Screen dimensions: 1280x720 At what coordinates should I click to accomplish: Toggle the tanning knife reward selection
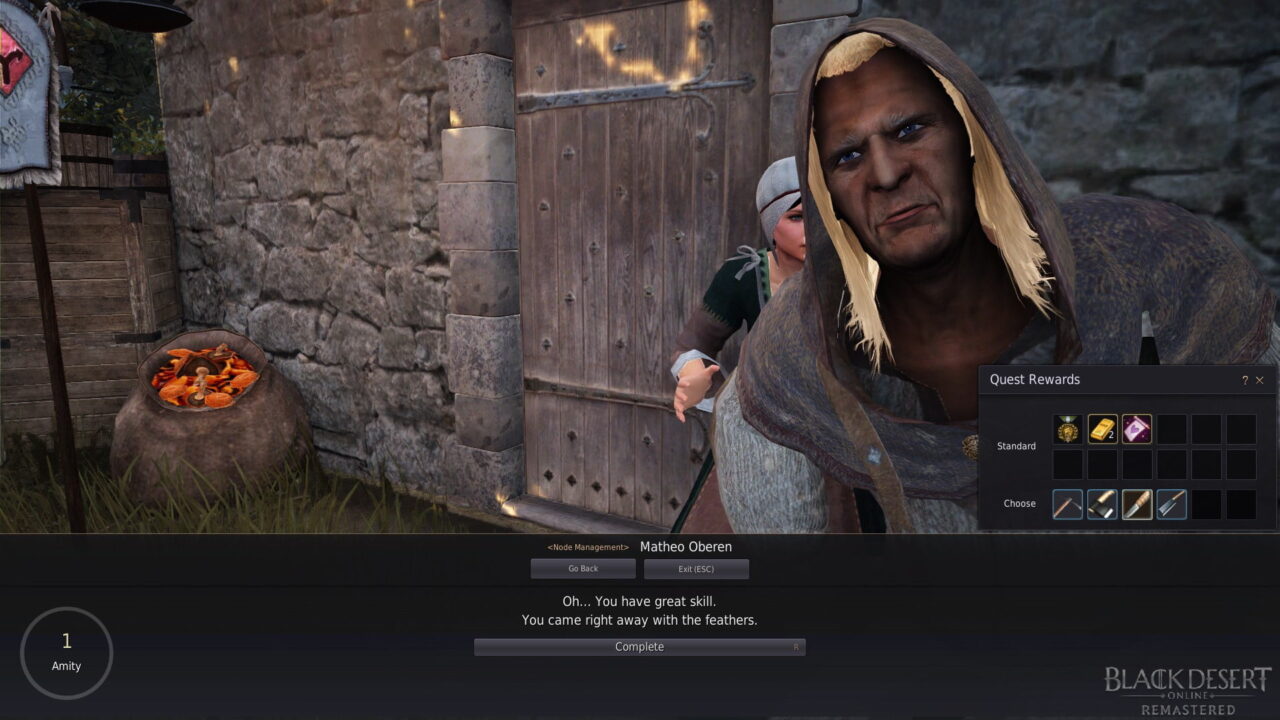click(1170, 504)
